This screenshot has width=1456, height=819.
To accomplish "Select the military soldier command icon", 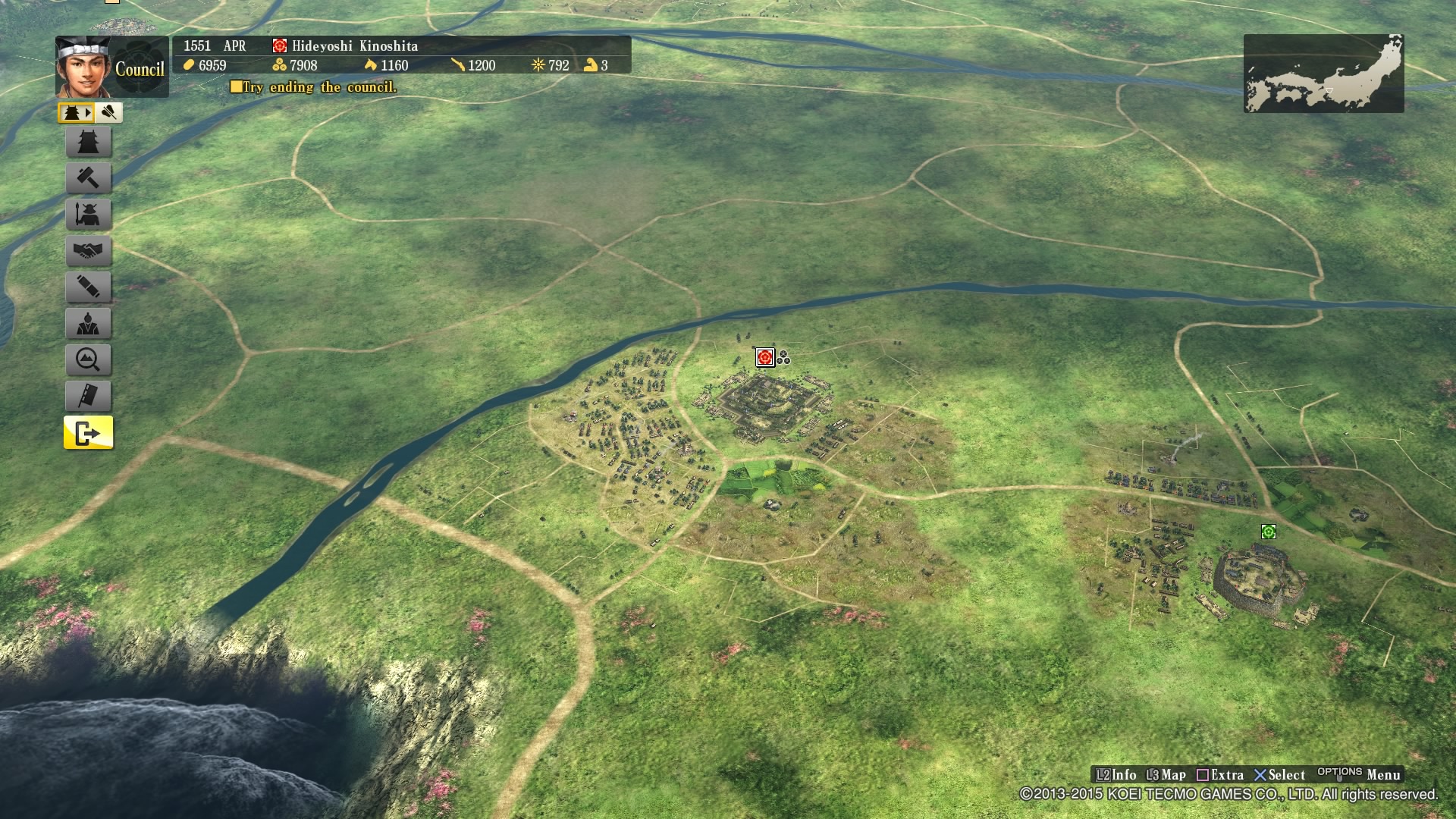I will pos(89,215).
